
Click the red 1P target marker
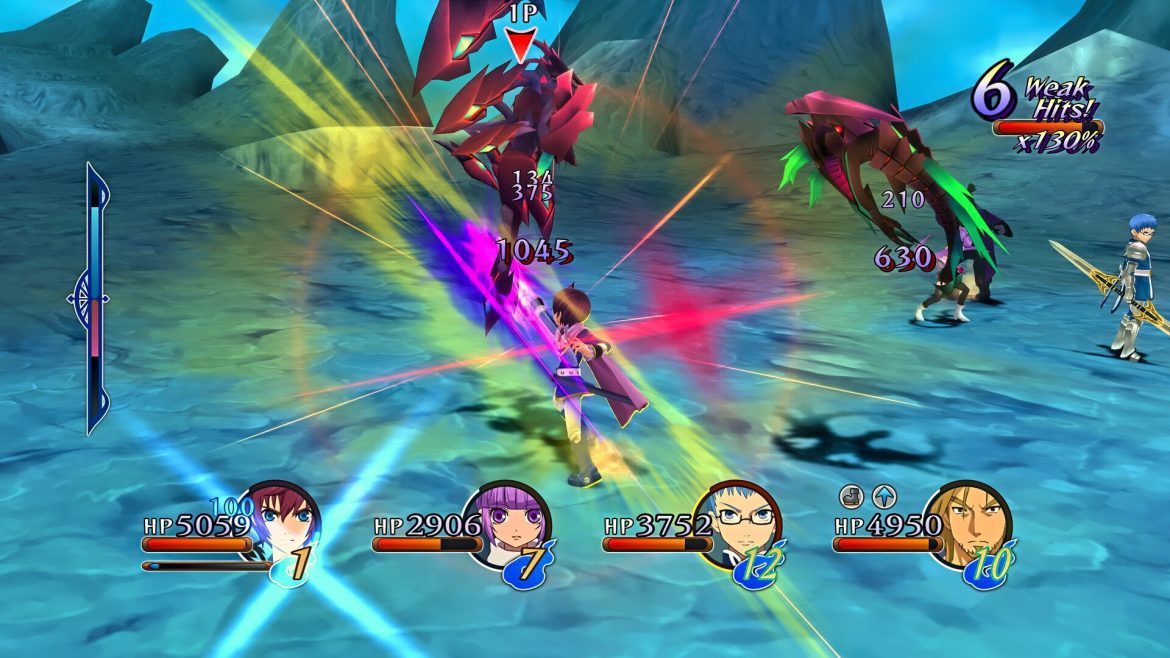(520, 44)
